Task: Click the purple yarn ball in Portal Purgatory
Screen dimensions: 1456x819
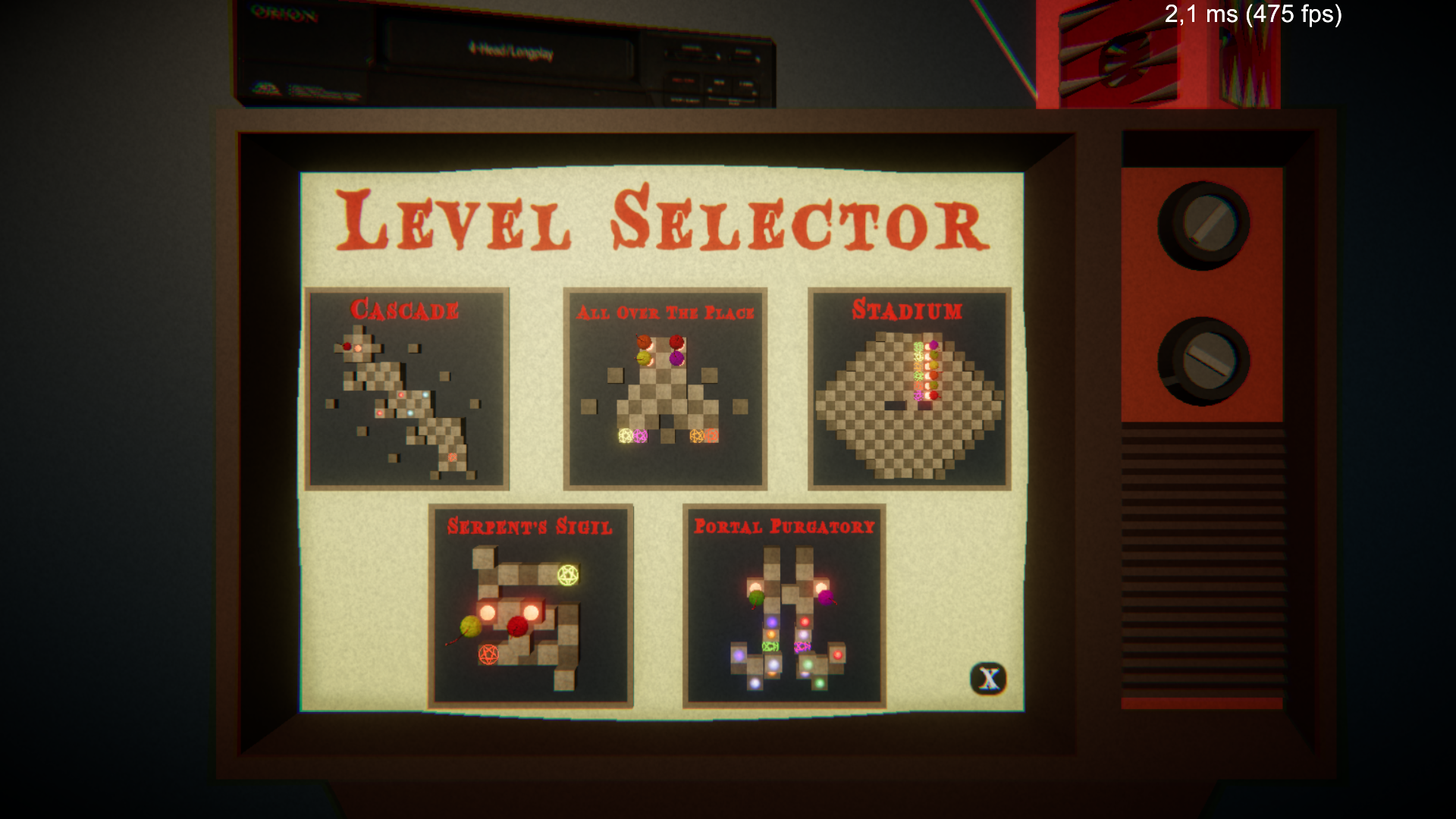Action: click(x=827, y=598)
